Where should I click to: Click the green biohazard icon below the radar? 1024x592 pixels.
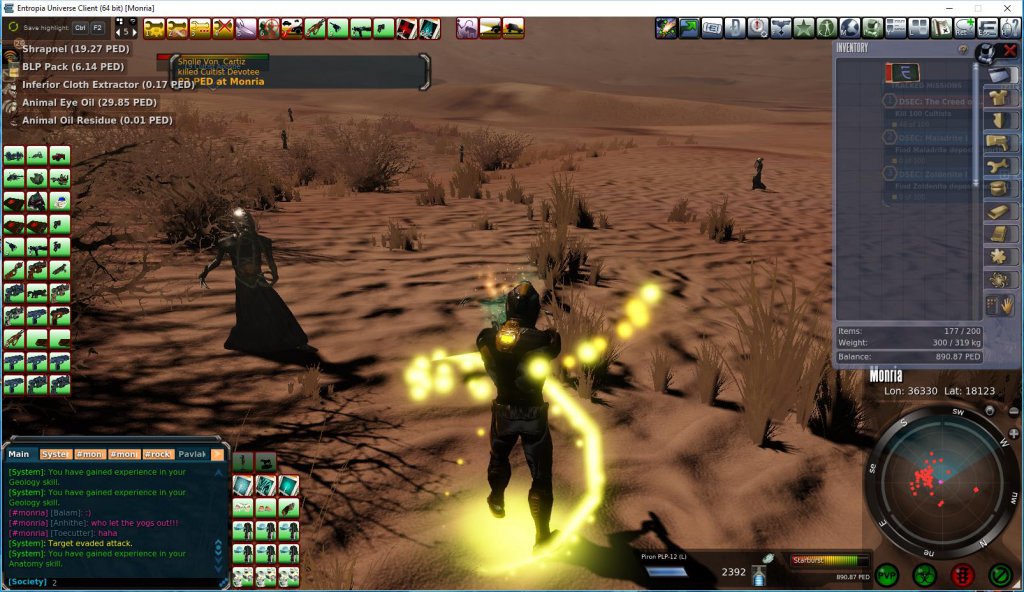tap(924, 575)
